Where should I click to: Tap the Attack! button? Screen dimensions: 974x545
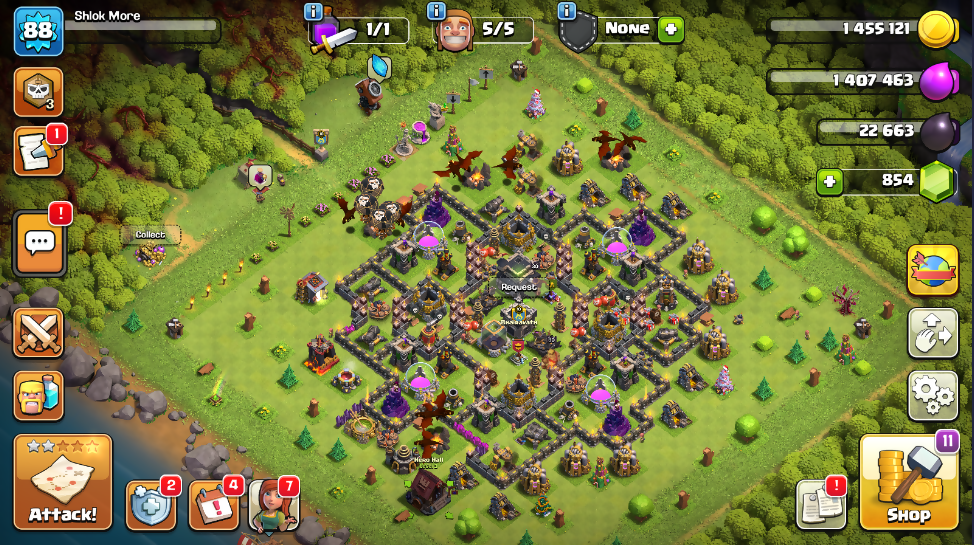[63, 484]
